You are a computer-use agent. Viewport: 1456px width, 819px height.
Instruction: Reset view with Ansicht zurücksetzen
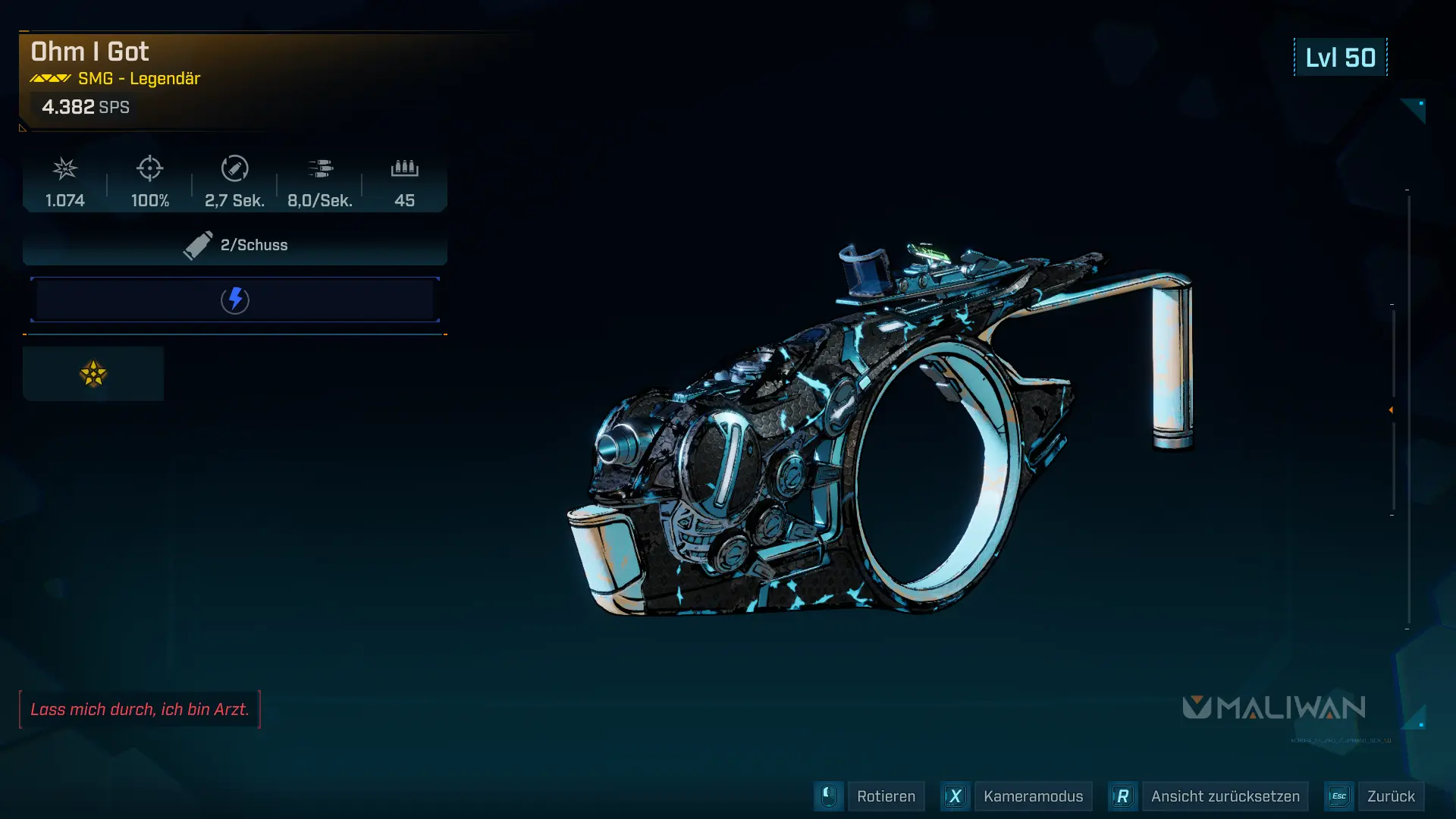1224,796
